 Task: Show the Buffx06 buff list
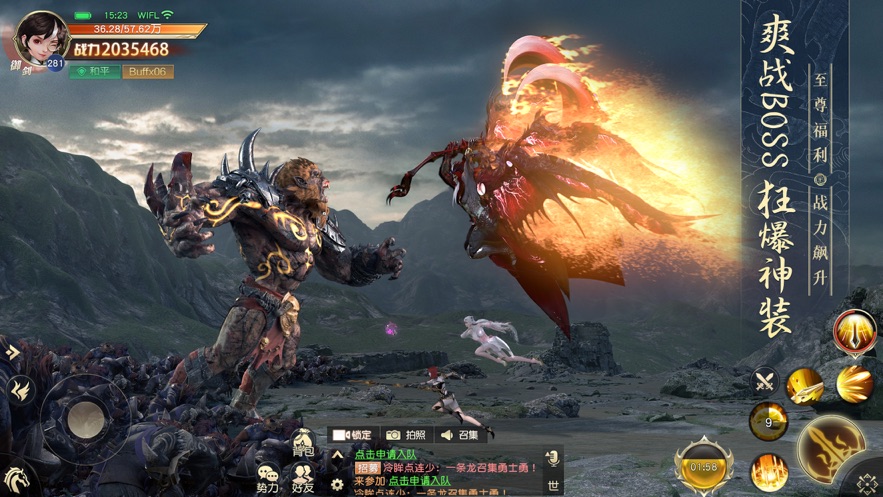[x=147, y=72]
